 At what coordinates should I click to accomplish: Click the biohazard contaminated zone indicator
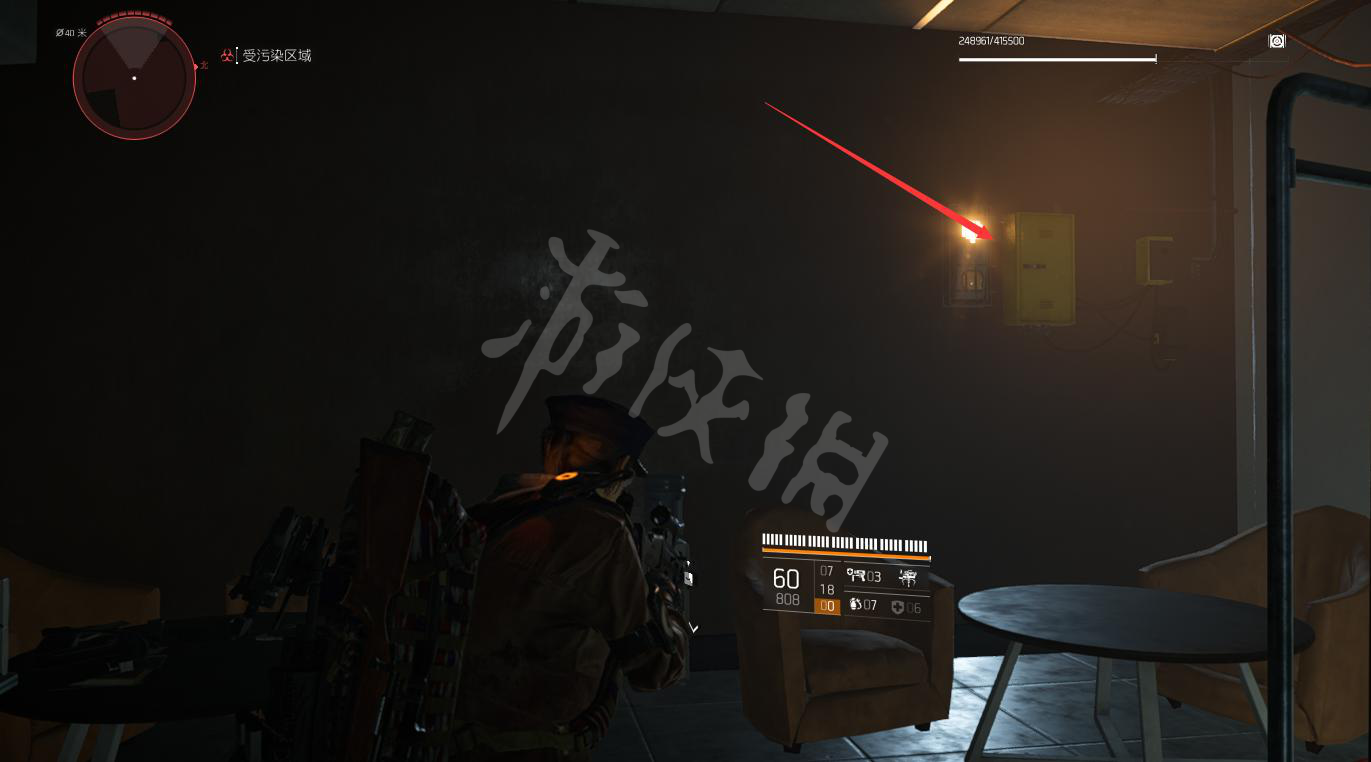[x=228, y=56]
